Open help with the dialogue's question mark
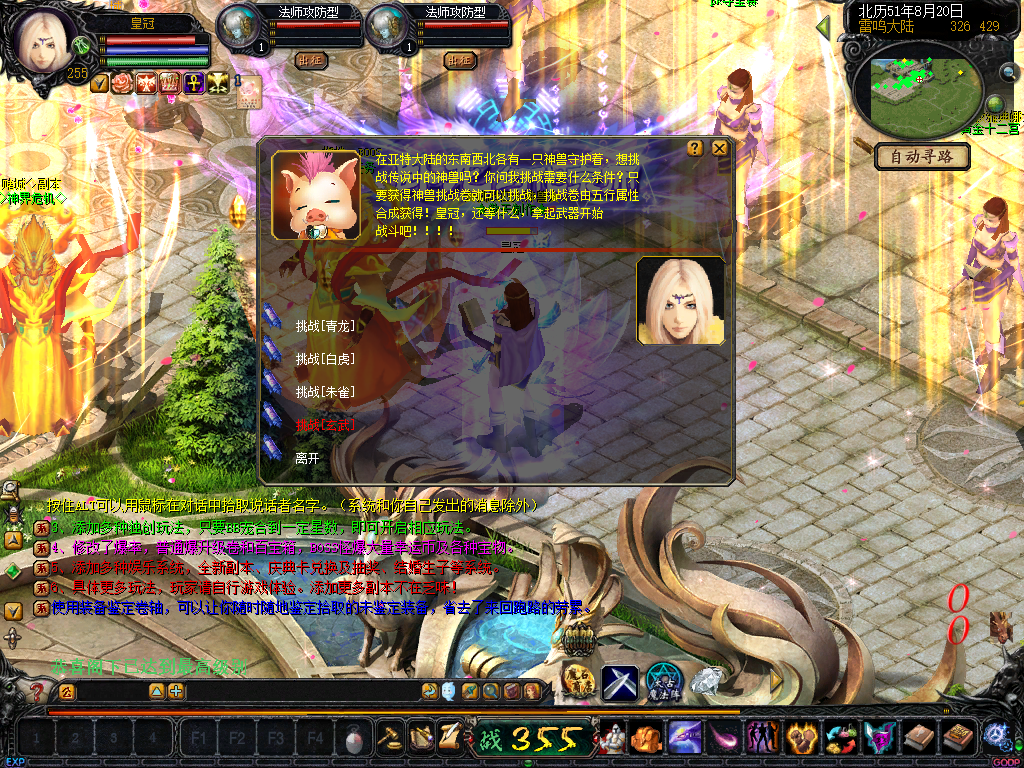The image size is (1024, 768). coord(695,149)
